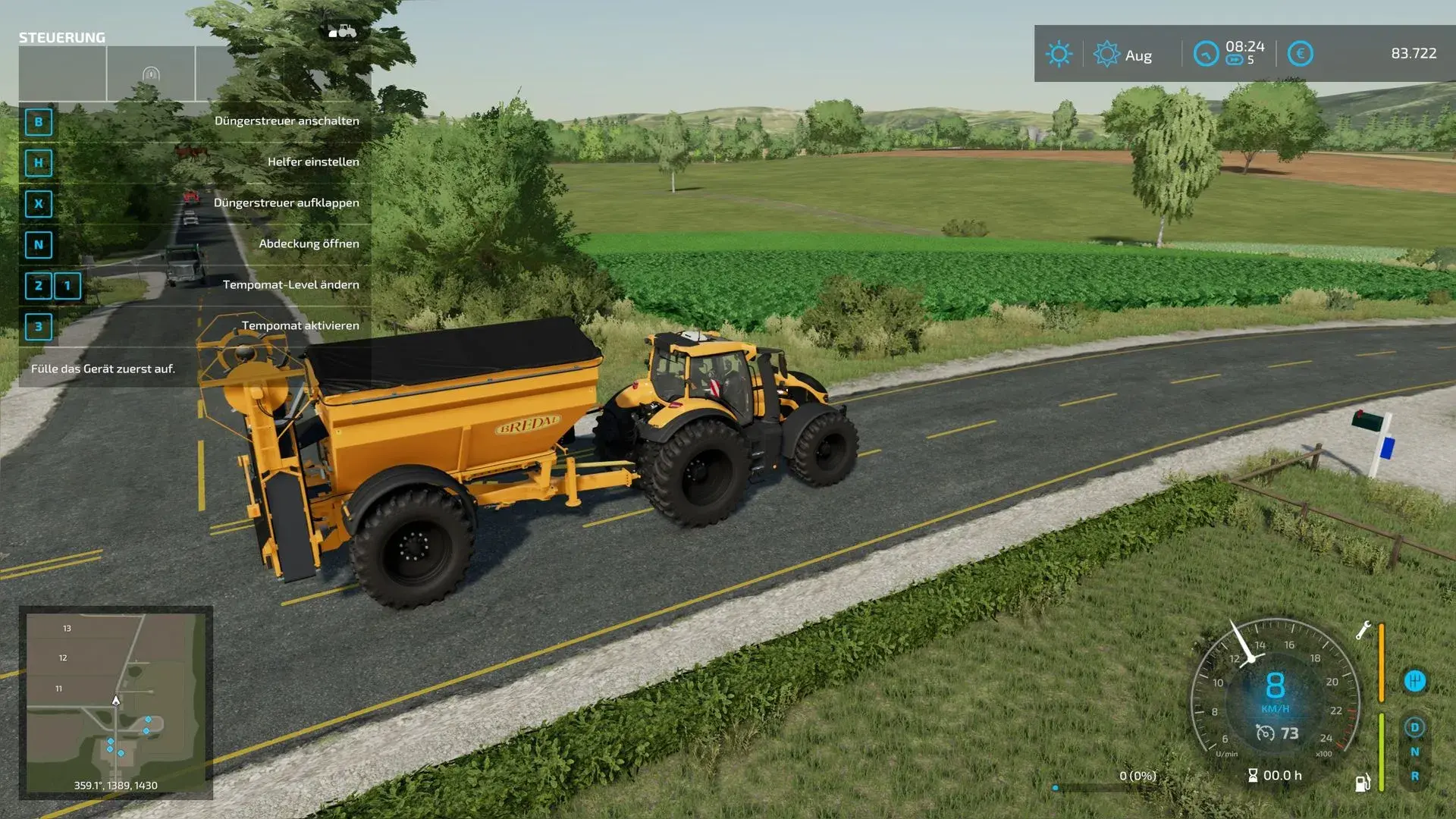Click the player arrow marker on the minimap
Screen dimensions: 1456x819
click(x=116, y=701)
